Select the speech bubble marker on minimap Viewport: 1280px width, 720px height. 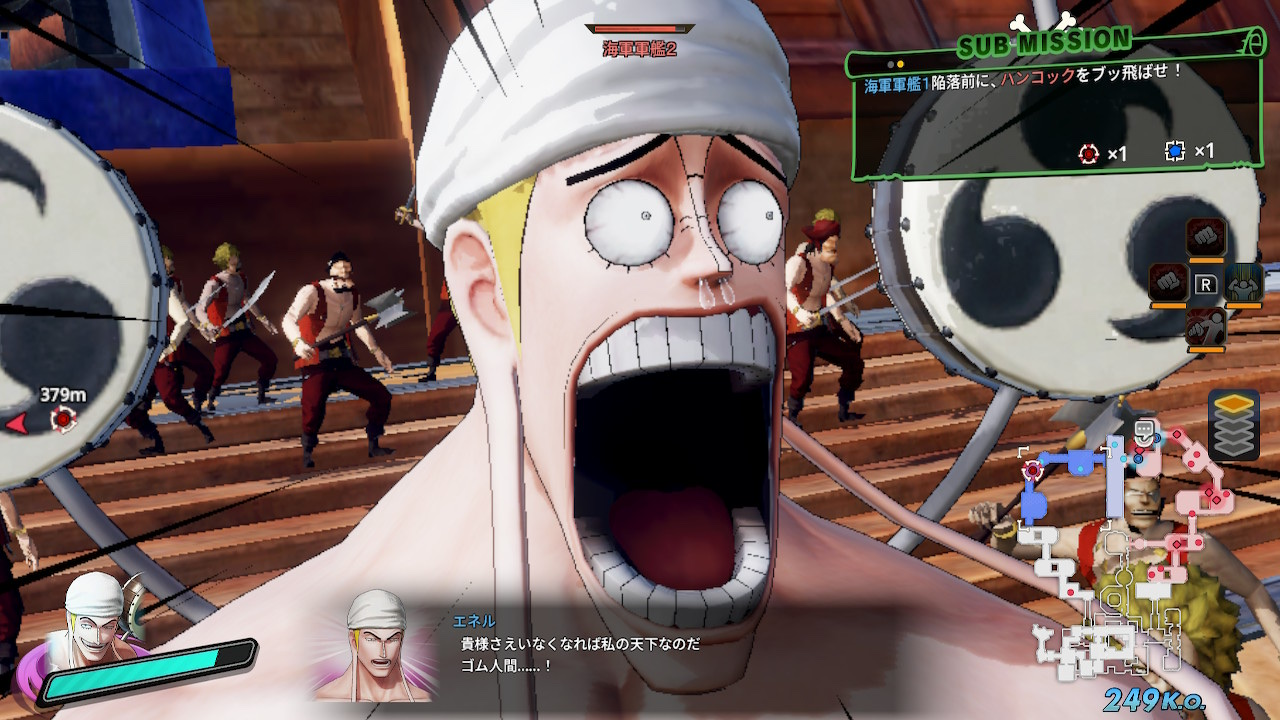(x=1145, y=432)
